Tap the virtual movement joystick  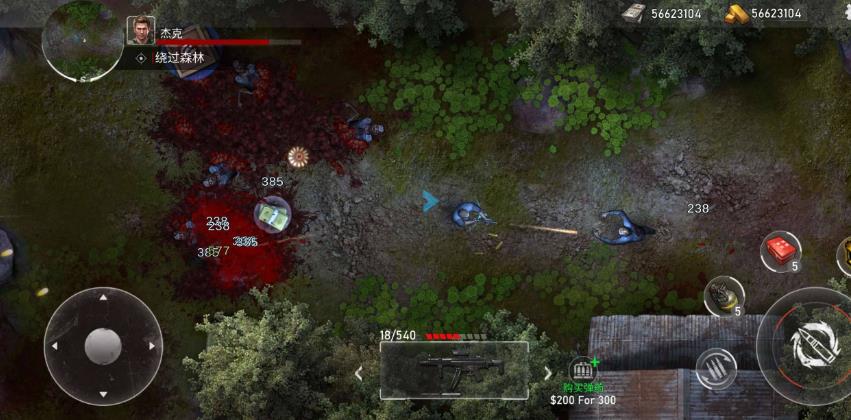point(103,346)
